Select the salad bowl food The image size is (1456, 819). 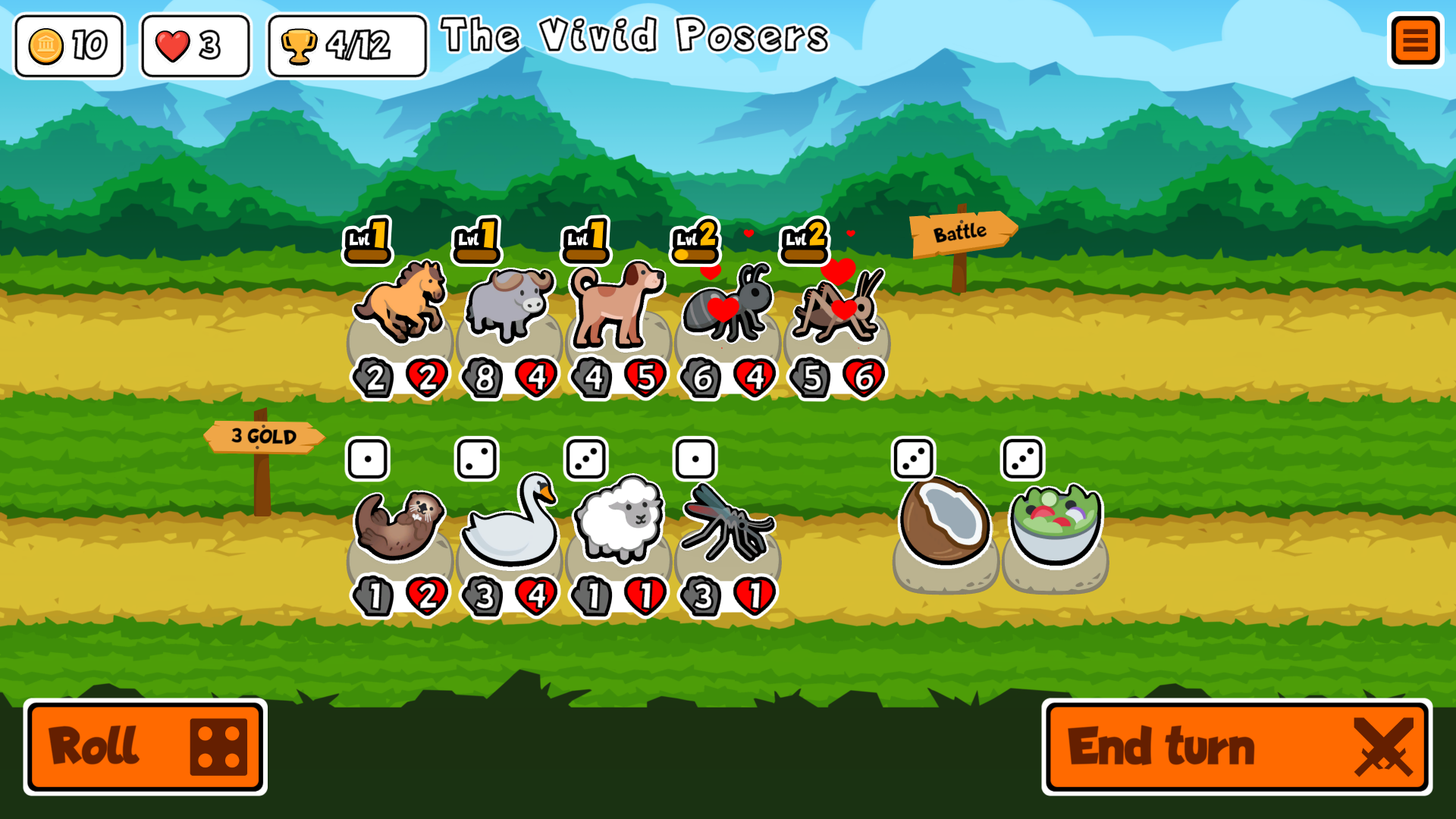pyautogui.click(x=1050, y=523)
